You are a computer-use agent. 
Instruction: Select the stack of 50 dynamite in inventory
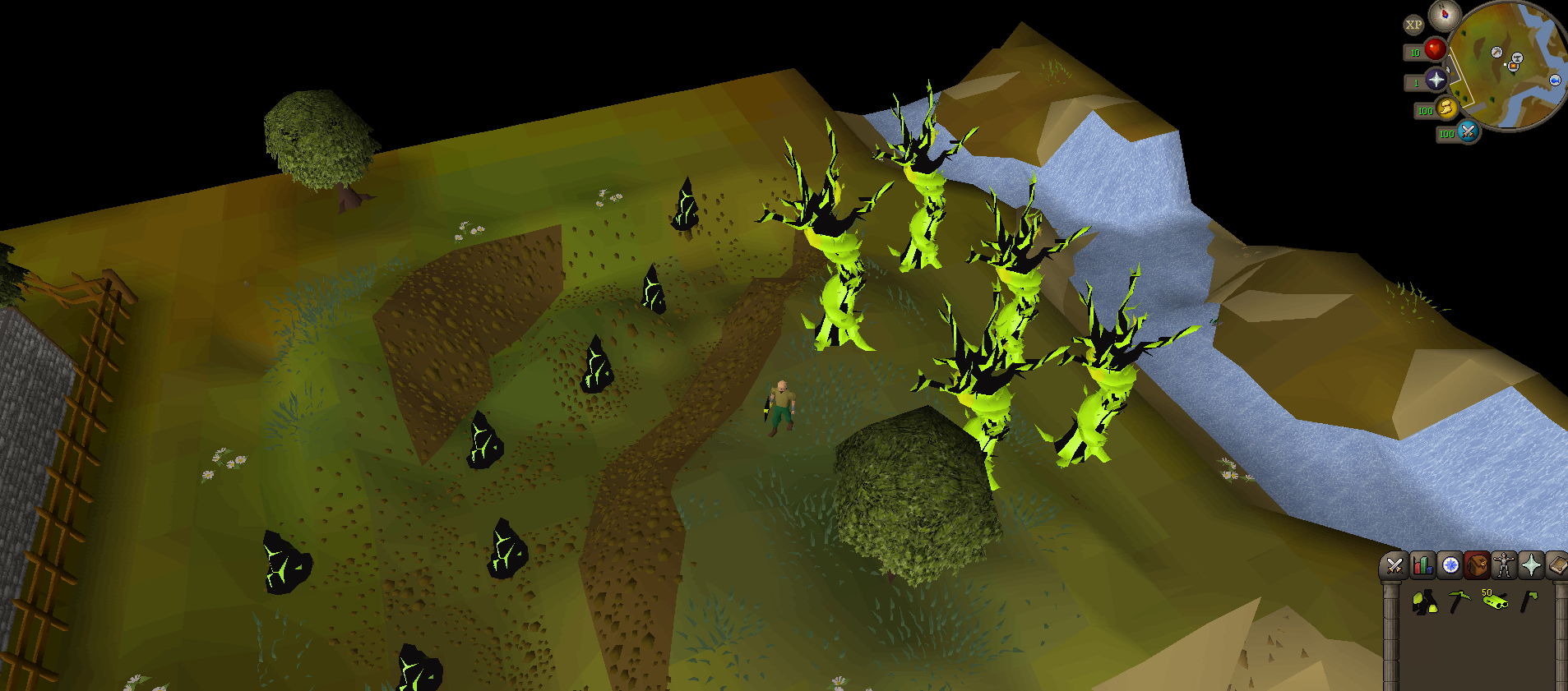click(1495, 601)
